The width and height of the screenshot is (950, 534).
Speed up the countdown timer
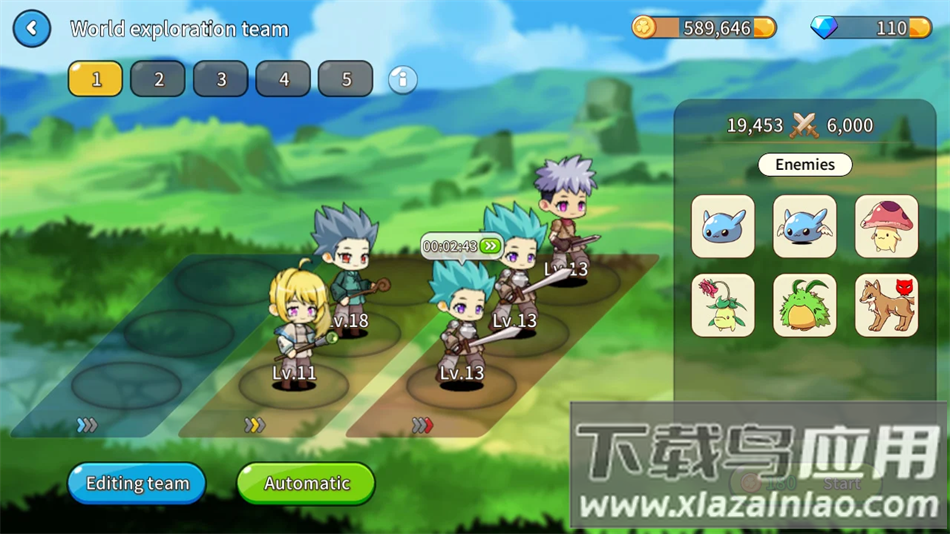coord(489,246)
